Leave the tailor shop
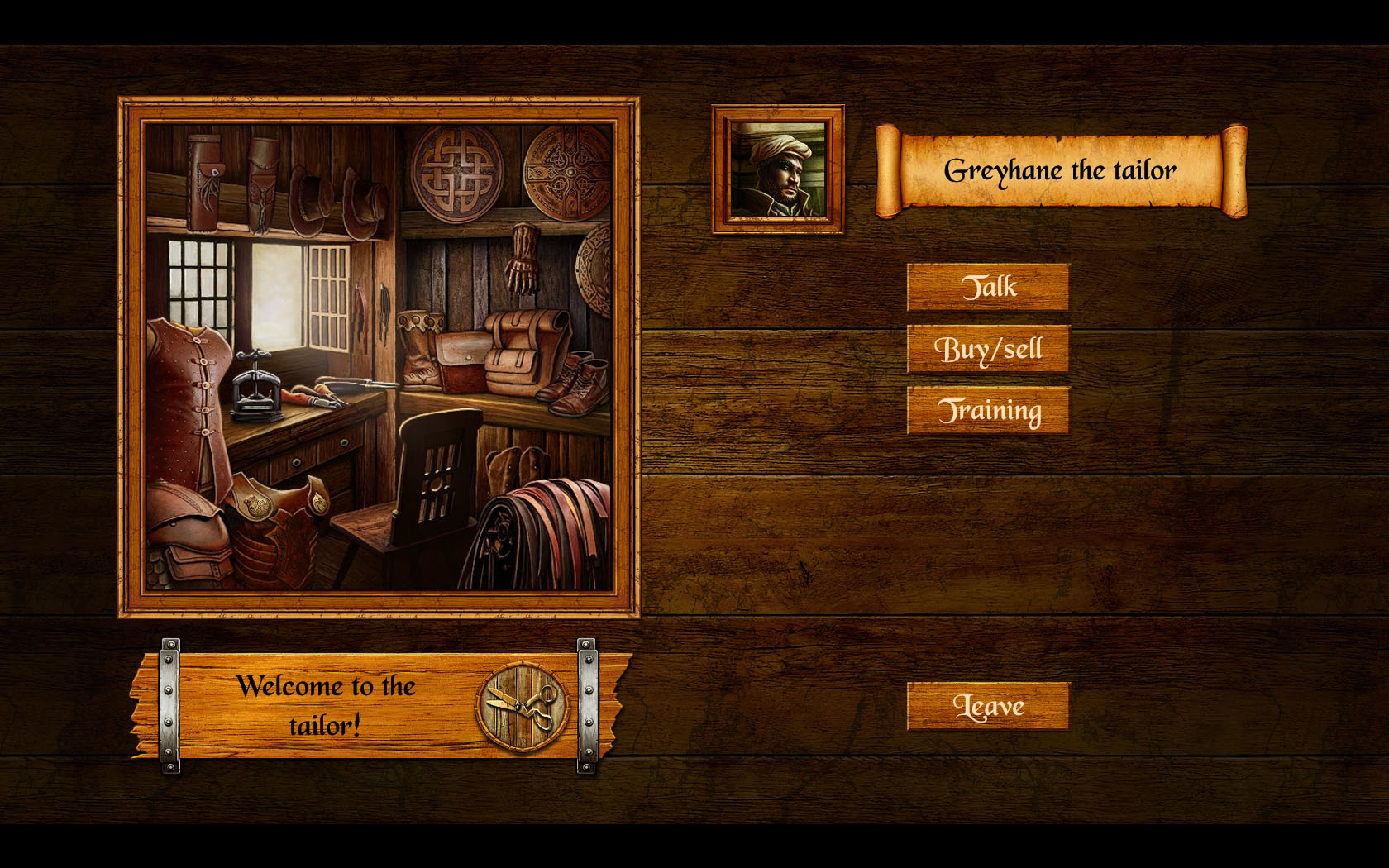Image resolution: width=1389 pixels, height=868 pixels. (988, 706)
